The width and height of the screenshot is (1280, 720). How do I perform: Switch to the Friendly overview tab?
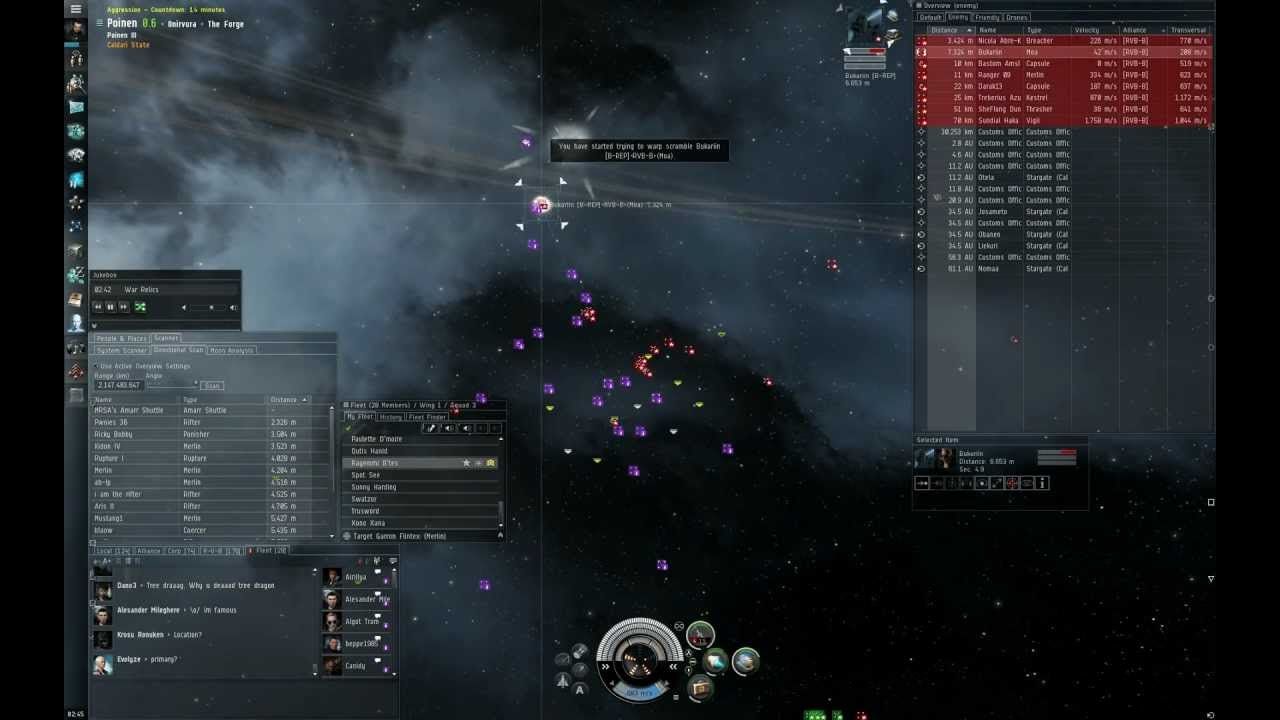(987, 17)
